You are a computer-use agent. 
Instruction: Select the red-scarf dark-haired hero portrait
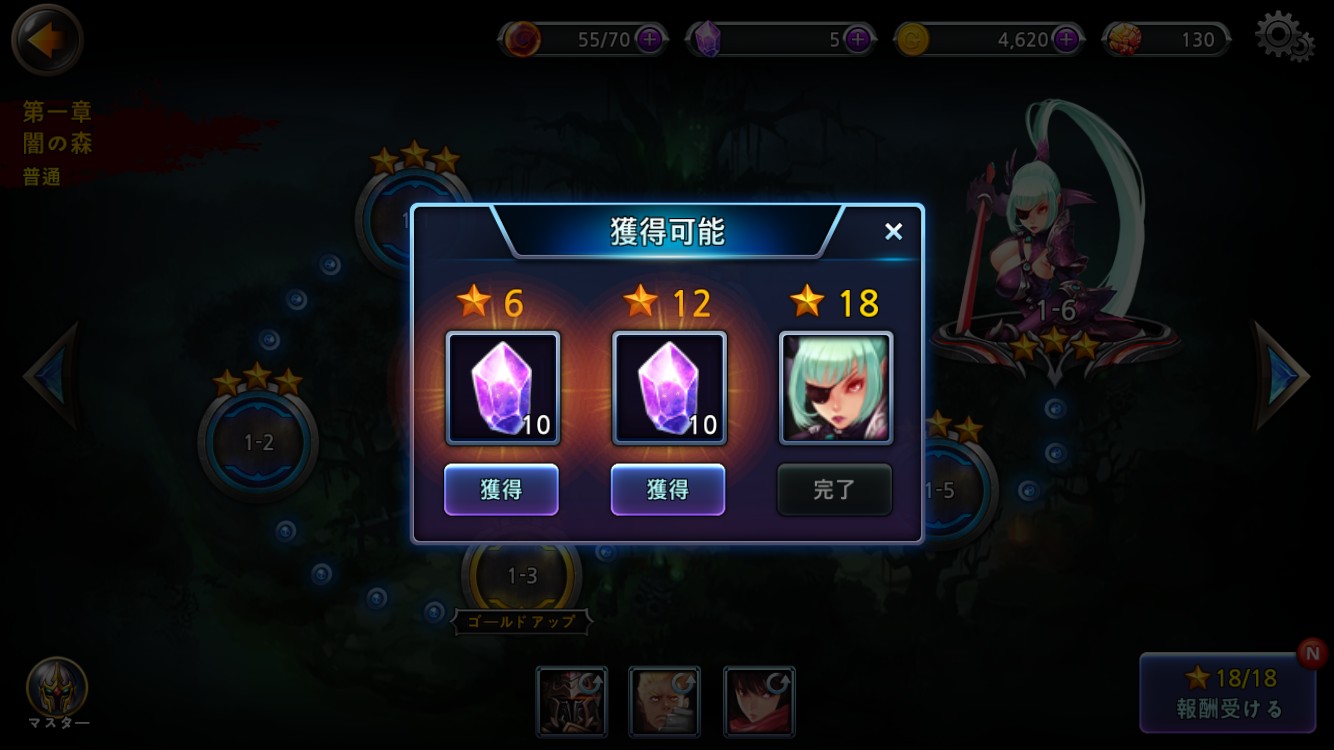pos(759,701)
